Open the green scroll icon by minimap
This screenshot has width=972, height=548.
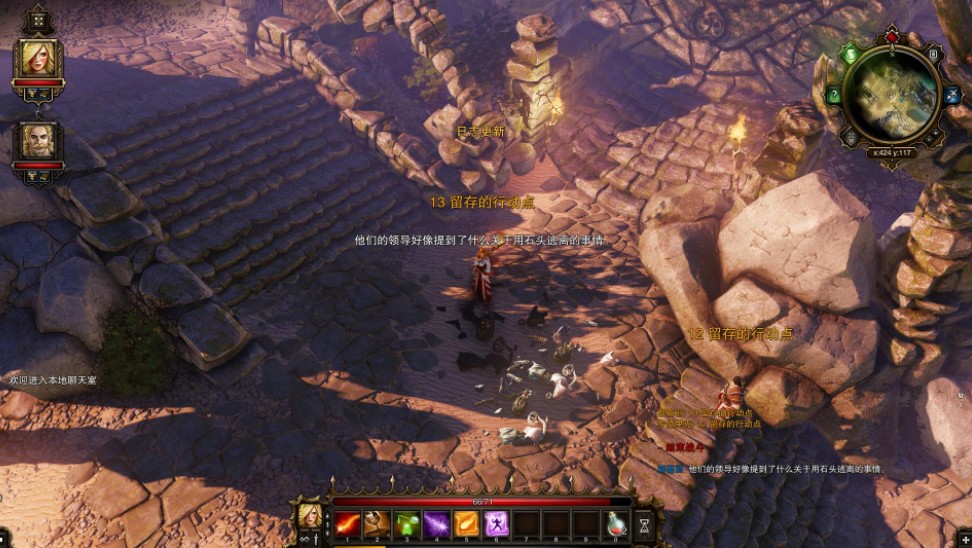tap(851, 54)
